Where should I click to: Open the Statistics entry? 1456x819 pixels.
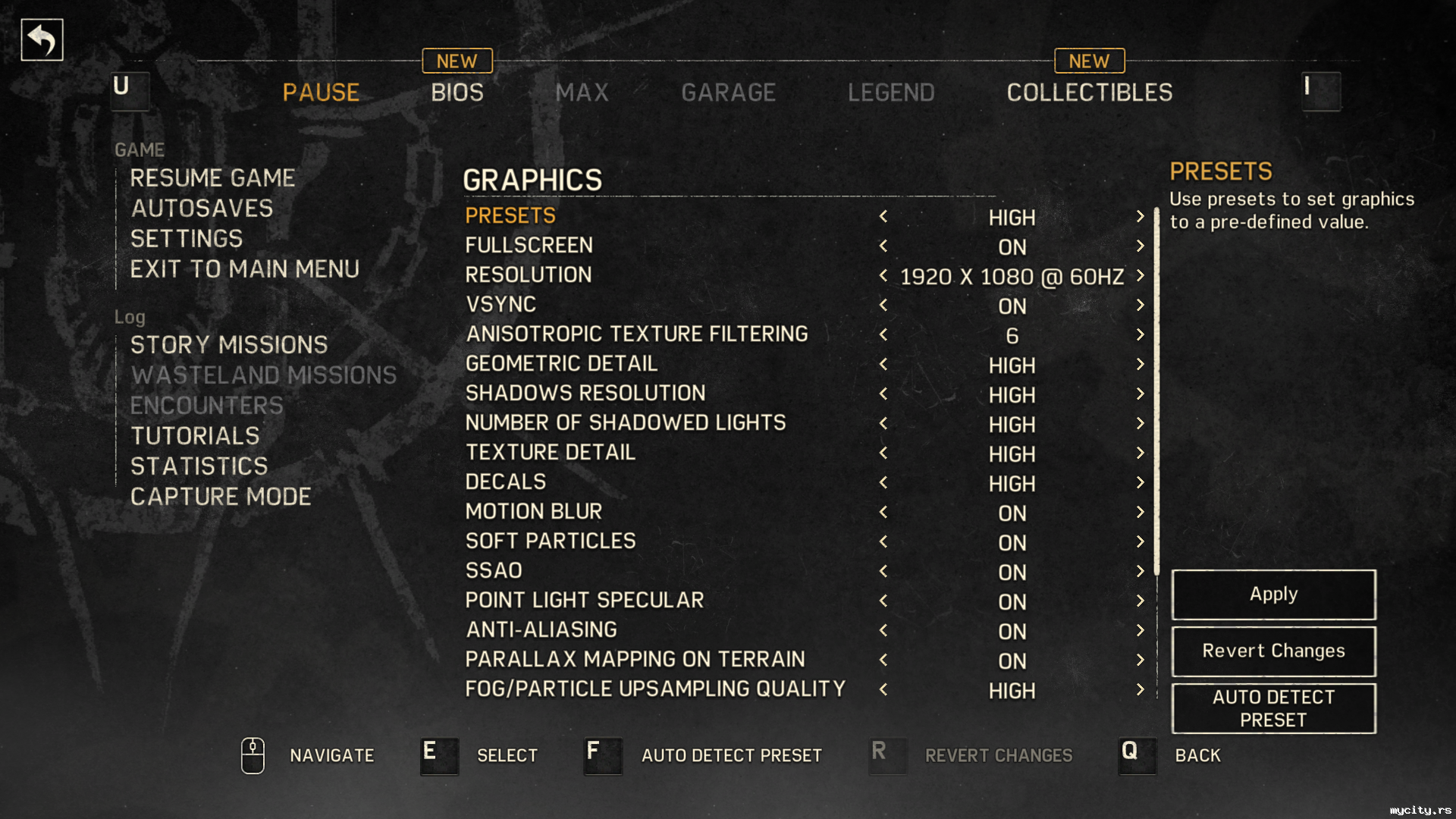click(199, 466)
